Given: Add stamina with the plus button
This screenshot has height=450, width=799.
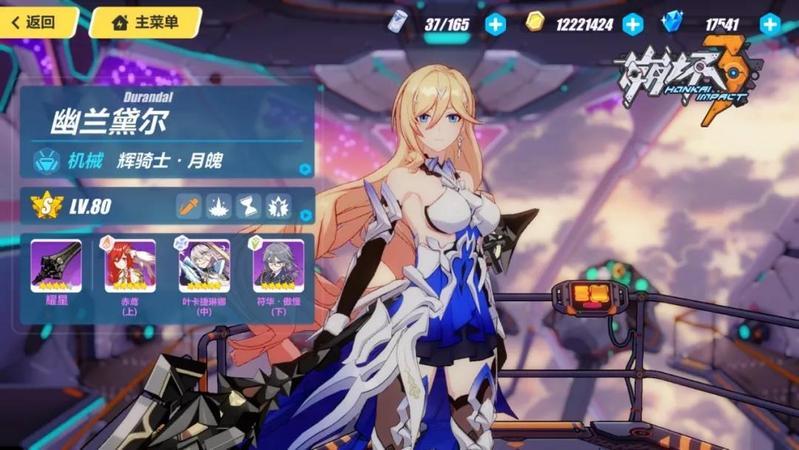Looking at the screenshot, I should 496,24.
